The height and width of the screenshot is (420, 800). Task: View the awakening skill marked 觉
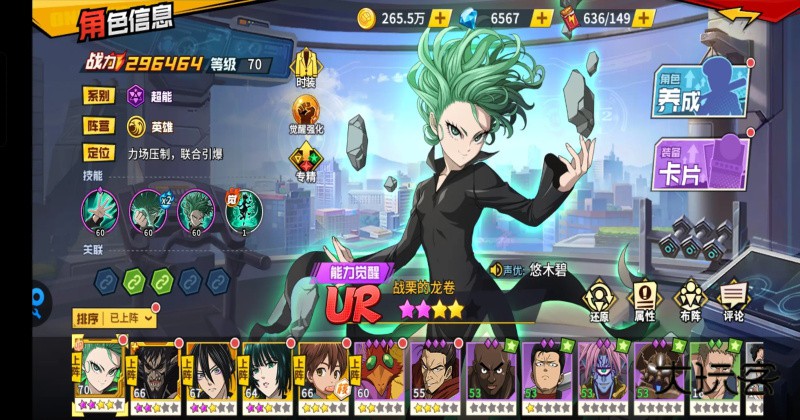tap(243, 209)
